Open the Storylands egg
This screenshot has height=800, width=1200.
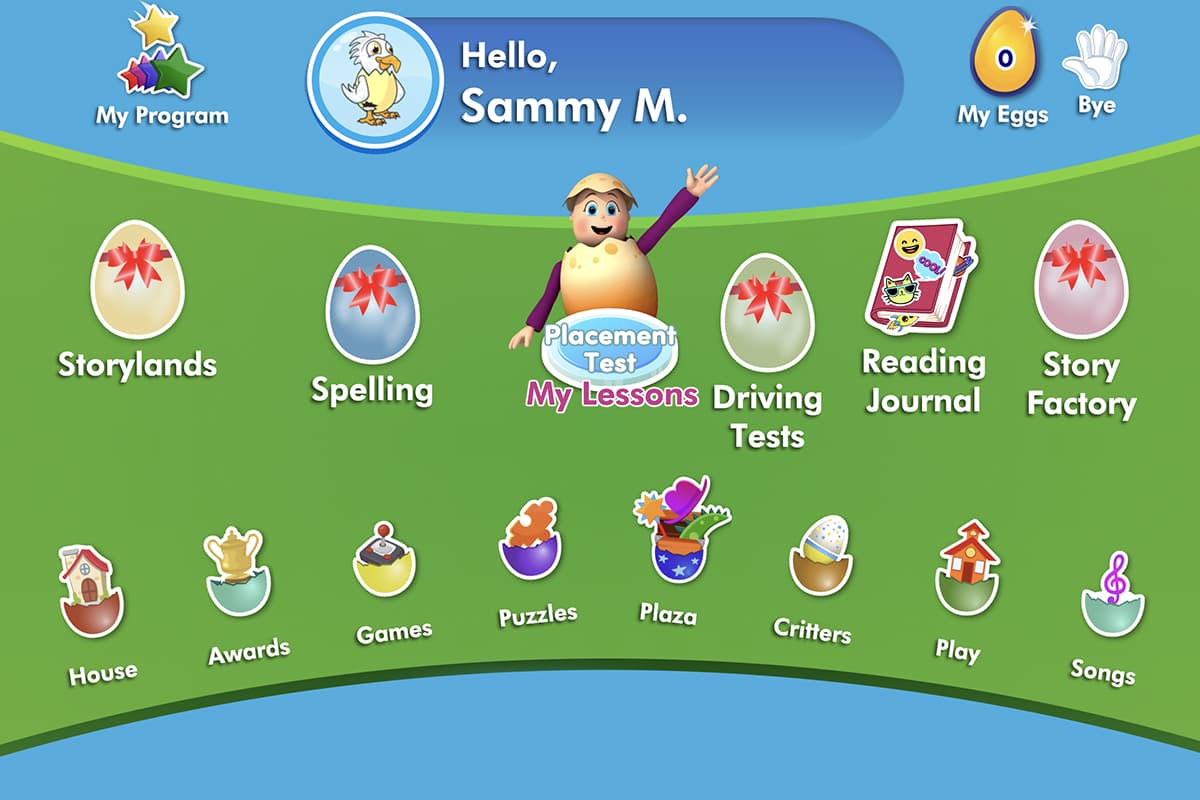tap(137, 282)
